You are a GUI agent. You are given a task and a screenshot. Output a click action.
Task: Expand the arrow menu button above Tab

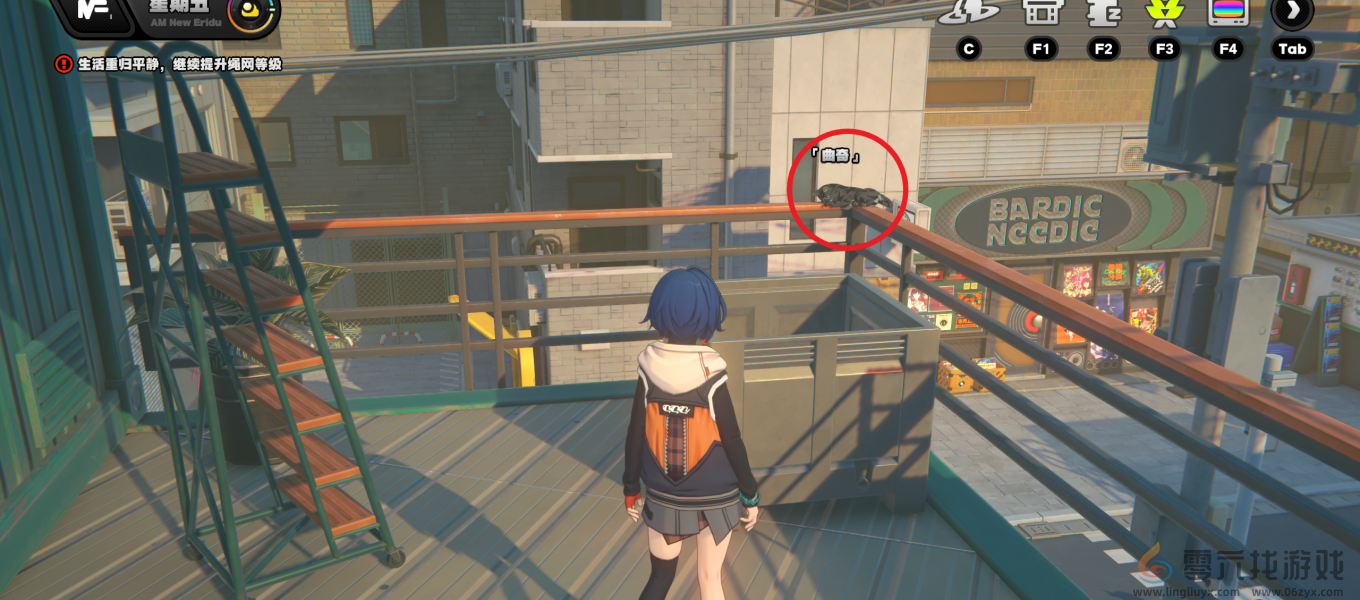point(1292,12)
